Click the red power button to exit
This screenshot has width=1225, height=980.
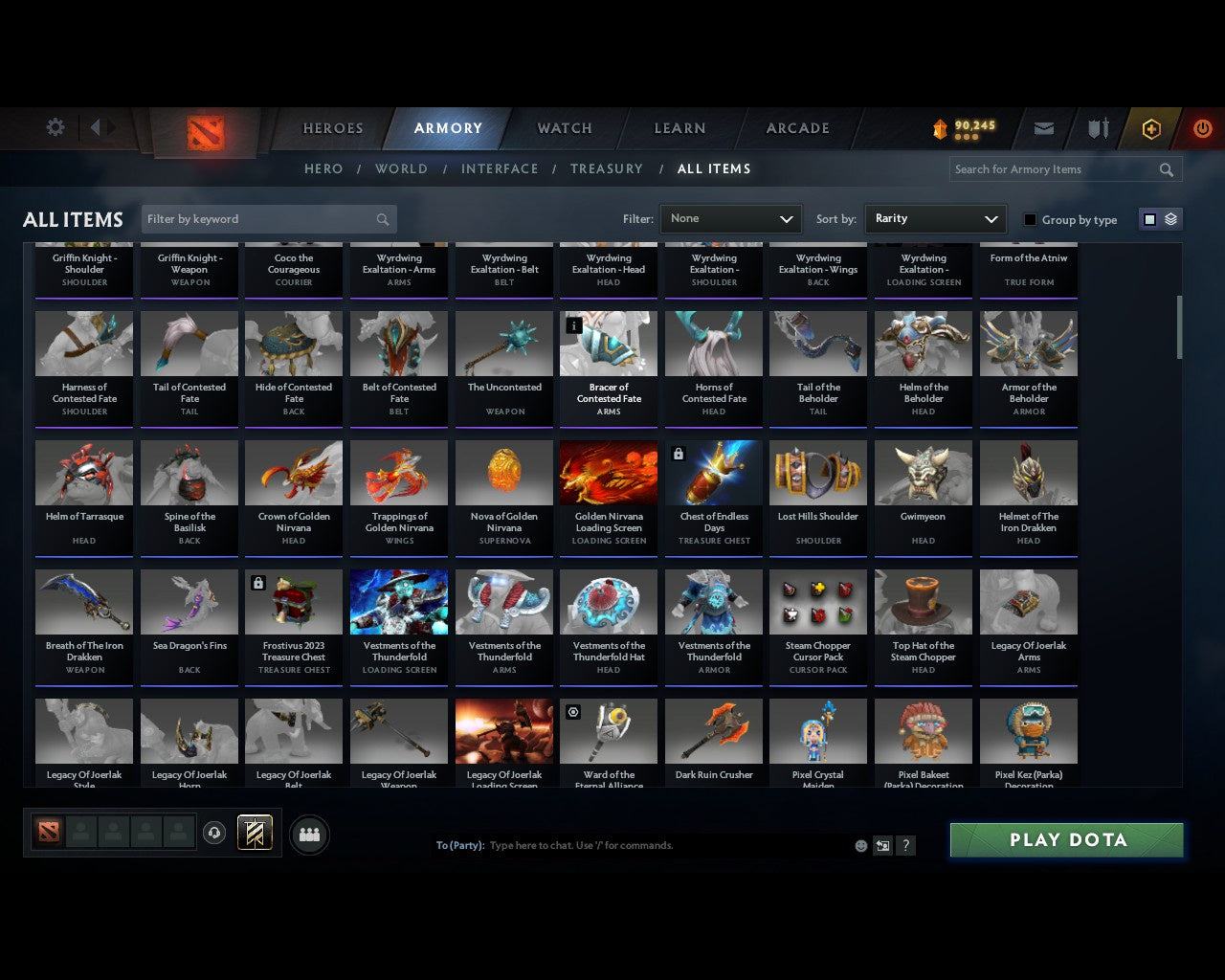pyautogui.click(x=1202, y=128)
